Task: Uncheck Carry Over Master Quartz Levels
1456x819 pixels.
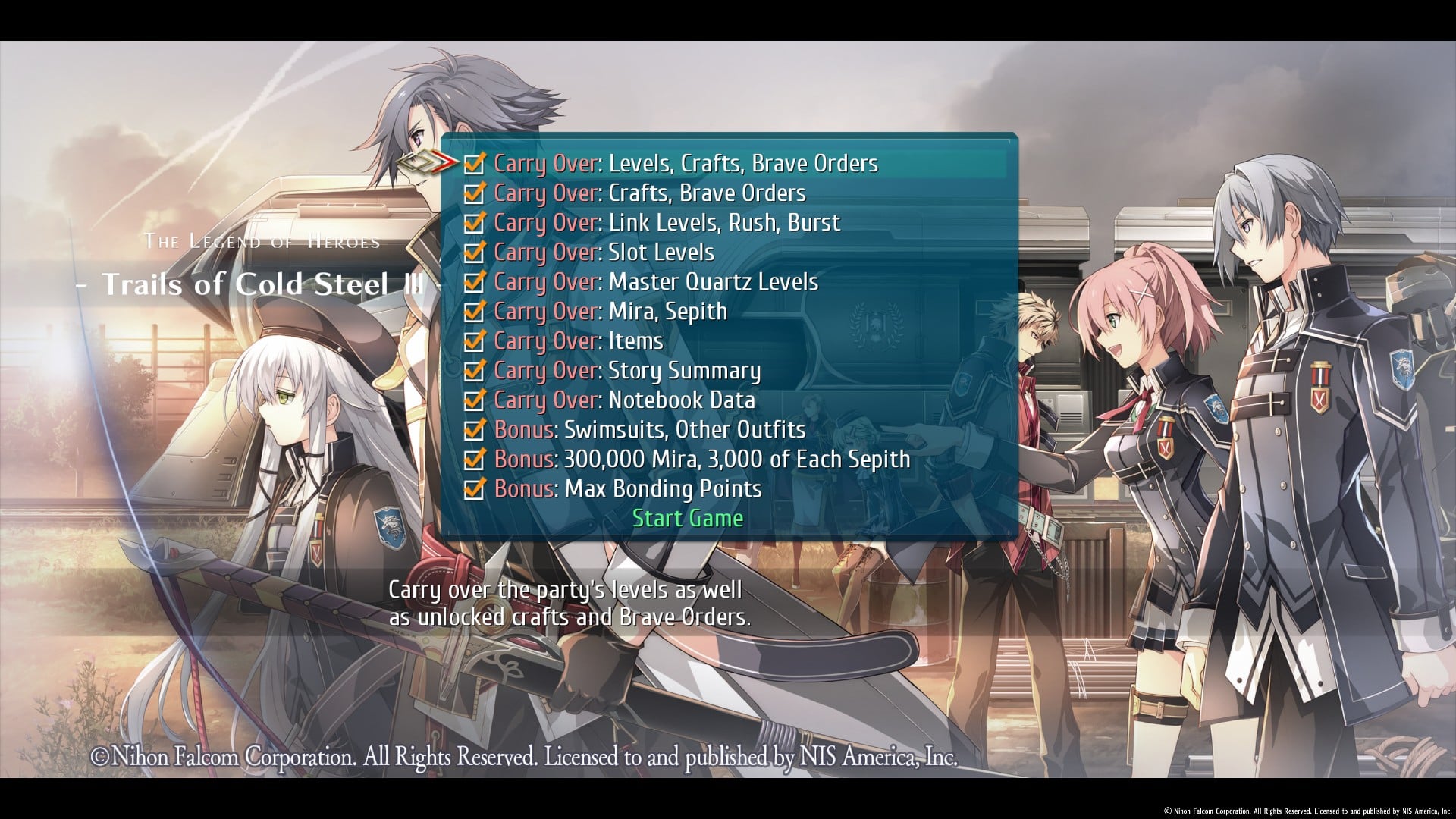Action: point(474,282)
